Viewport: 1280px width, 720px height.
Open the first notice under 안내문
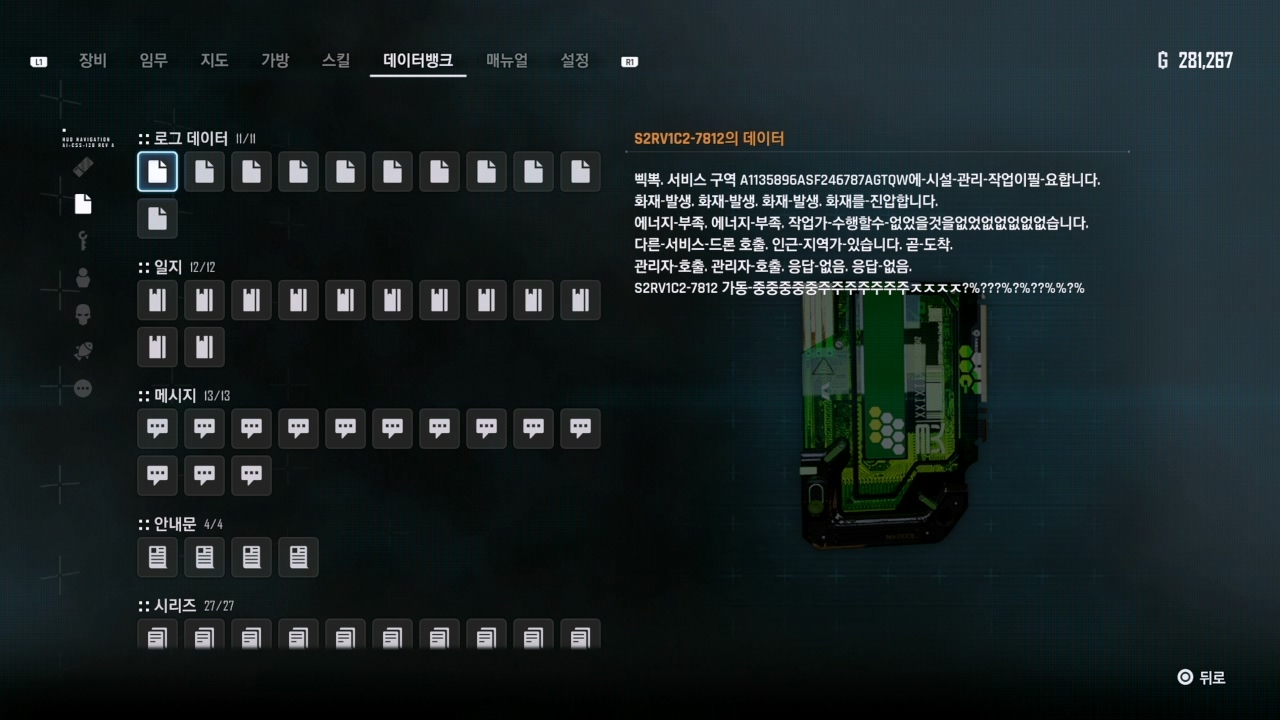coord(157,557)
